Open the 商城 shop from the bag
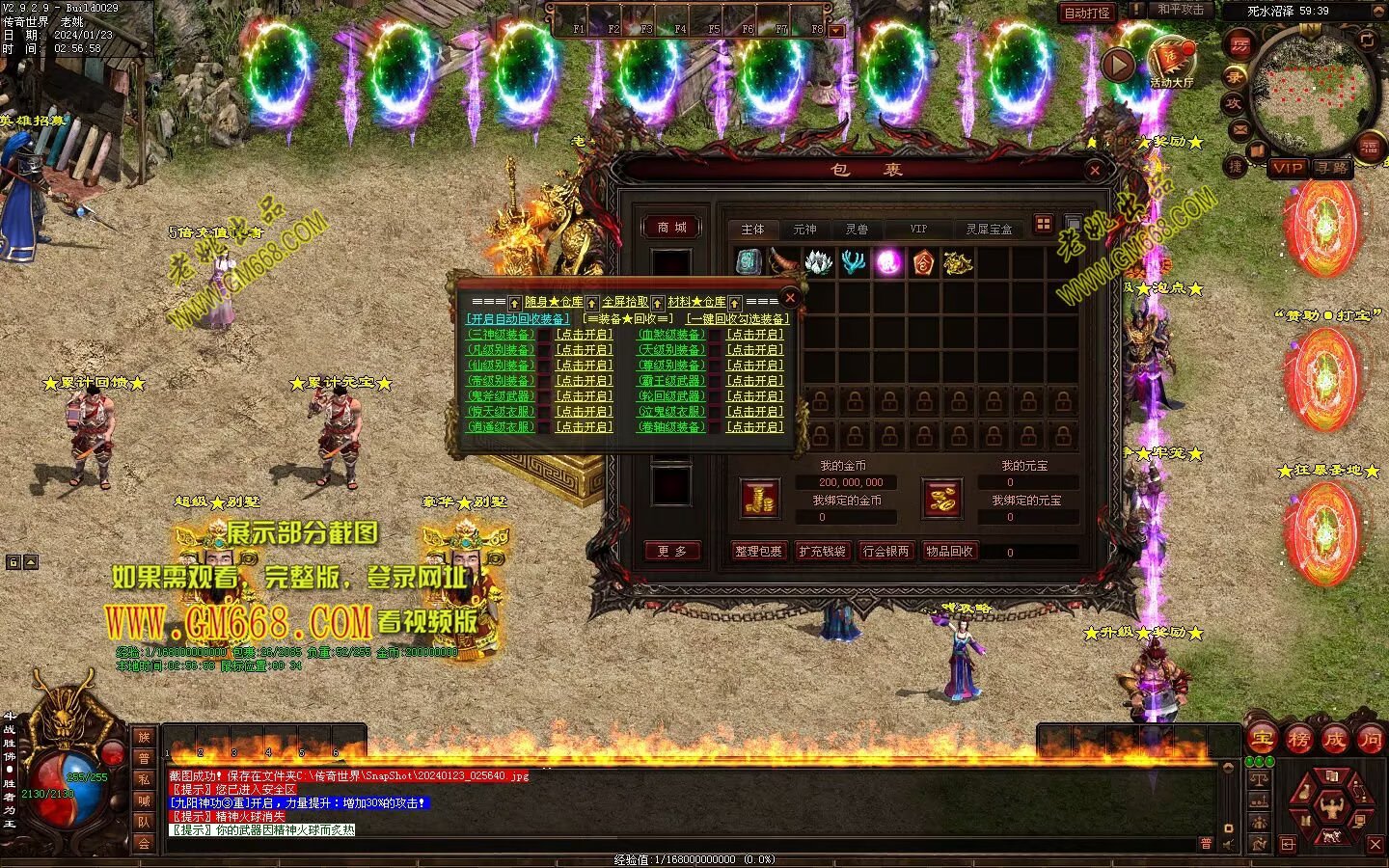 point(671,228)
